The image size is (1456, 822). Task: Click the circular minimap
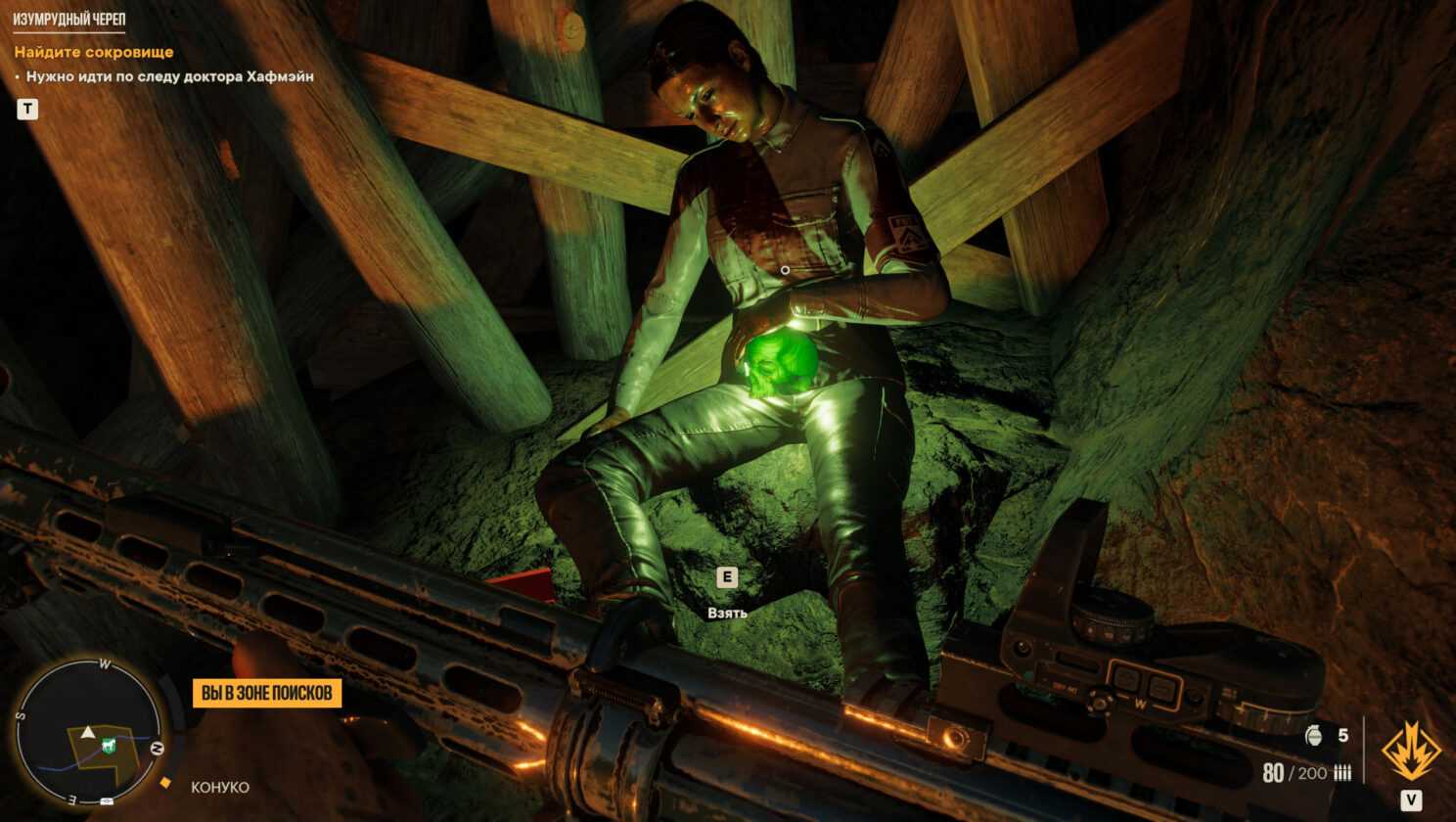coord(88,731)
